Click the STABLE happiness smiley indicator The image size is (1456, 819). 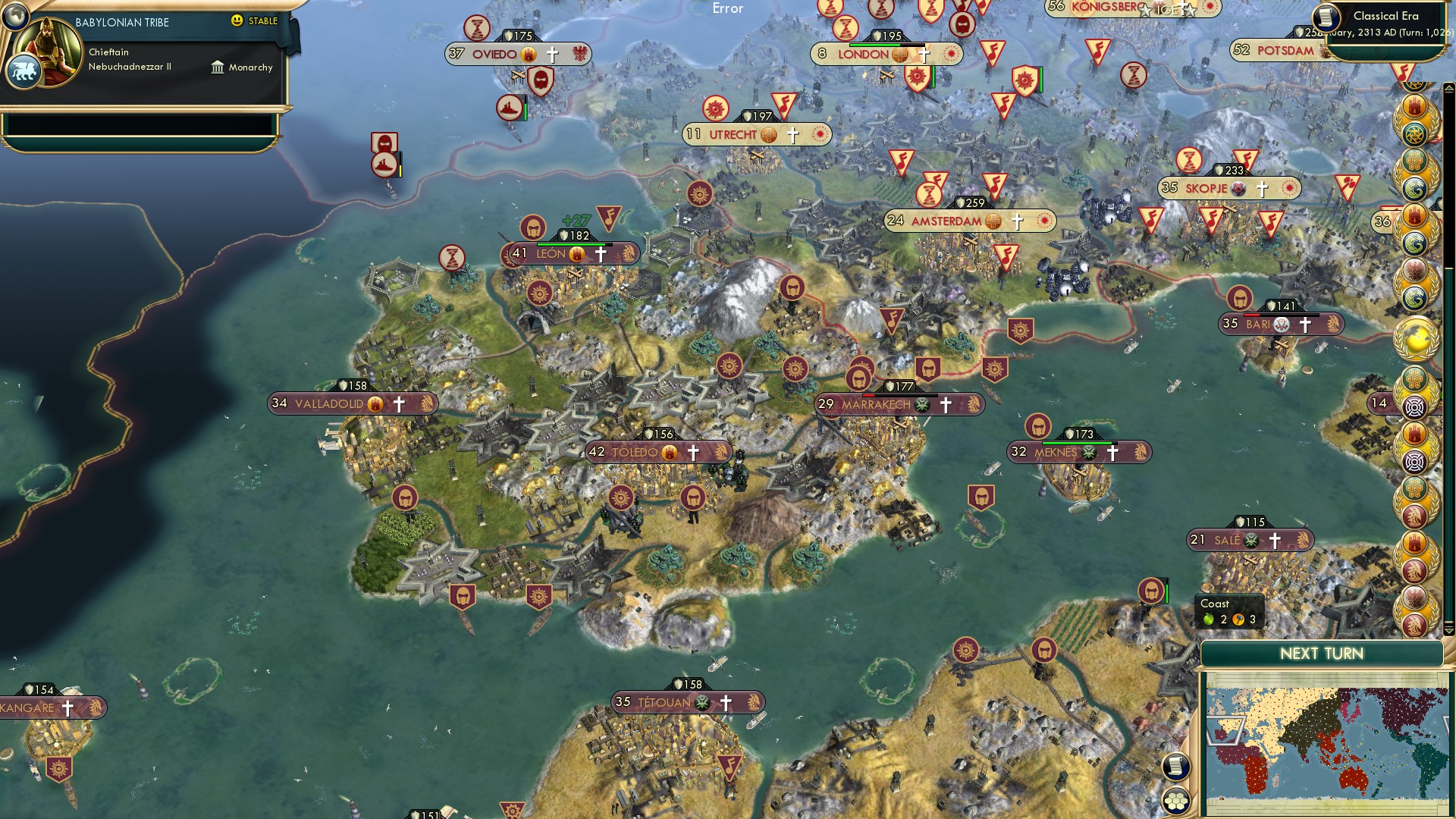(237, 21)
